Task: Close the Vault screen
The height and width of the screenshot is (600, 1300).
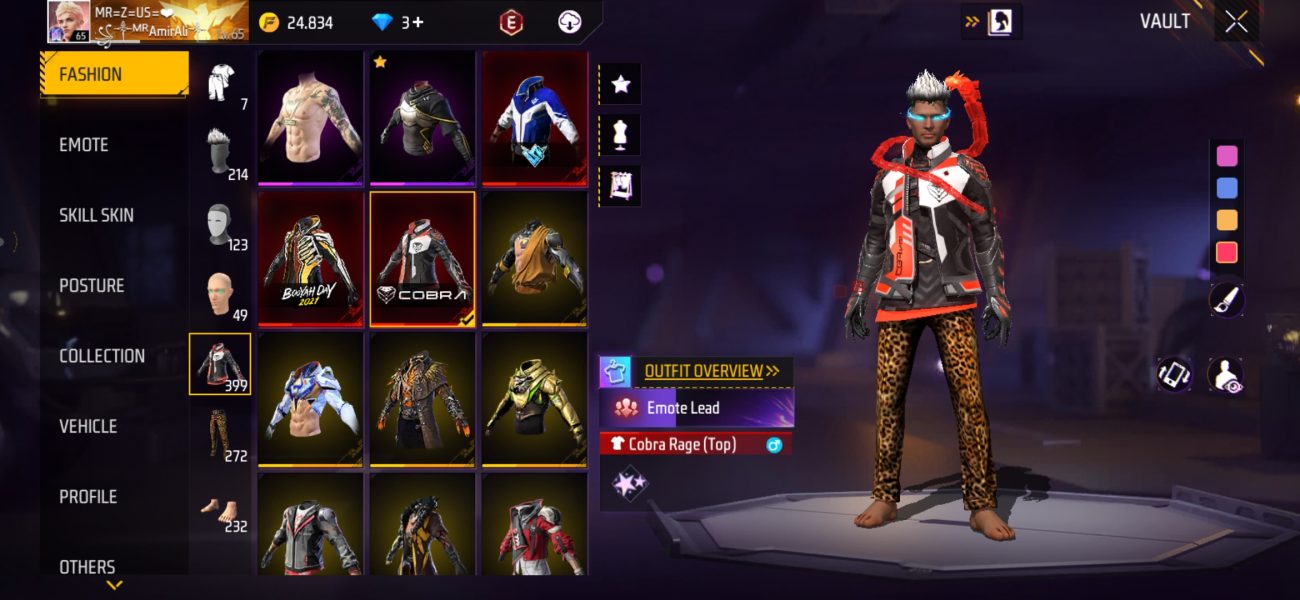Action: pyautogui.click(x=1236, y=22)
